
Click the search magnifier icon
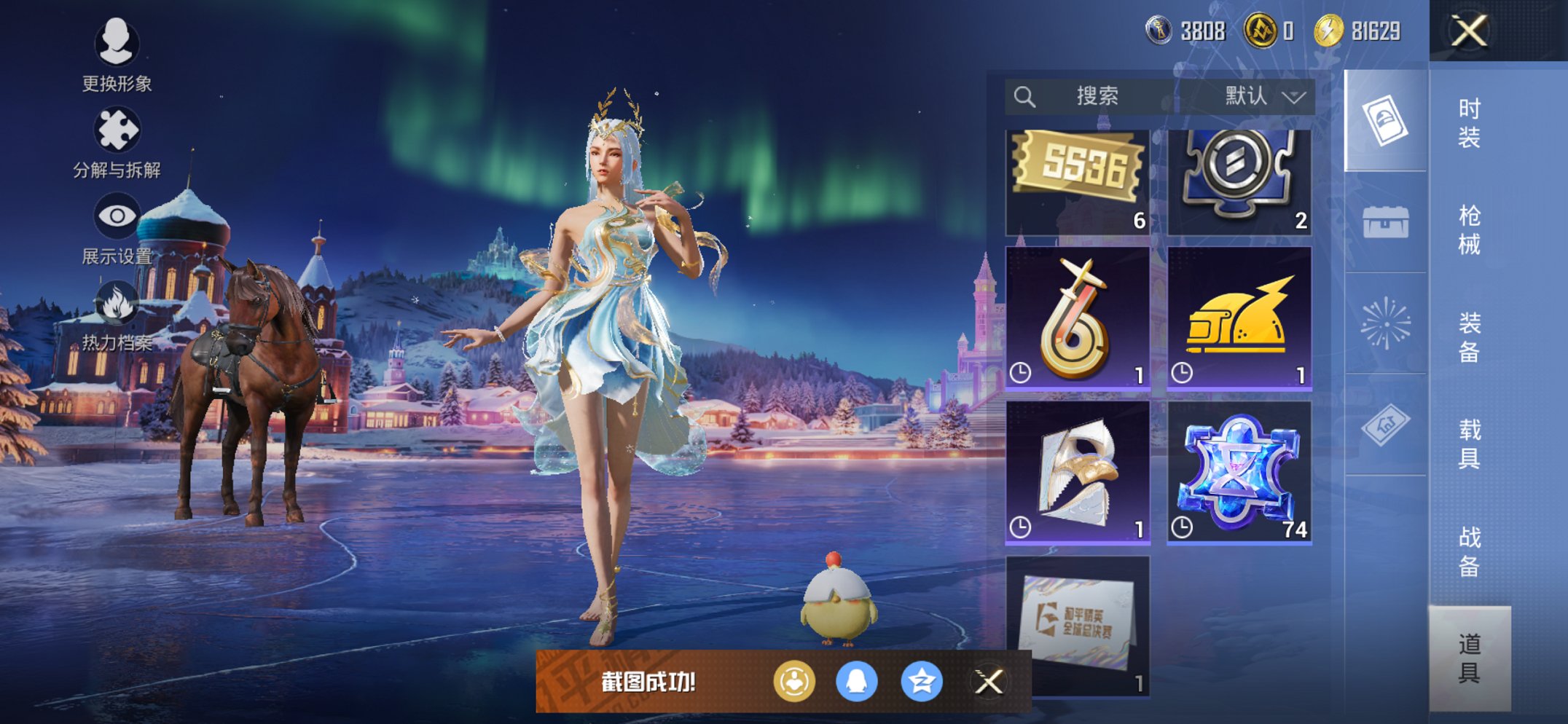pos(1025,95)
